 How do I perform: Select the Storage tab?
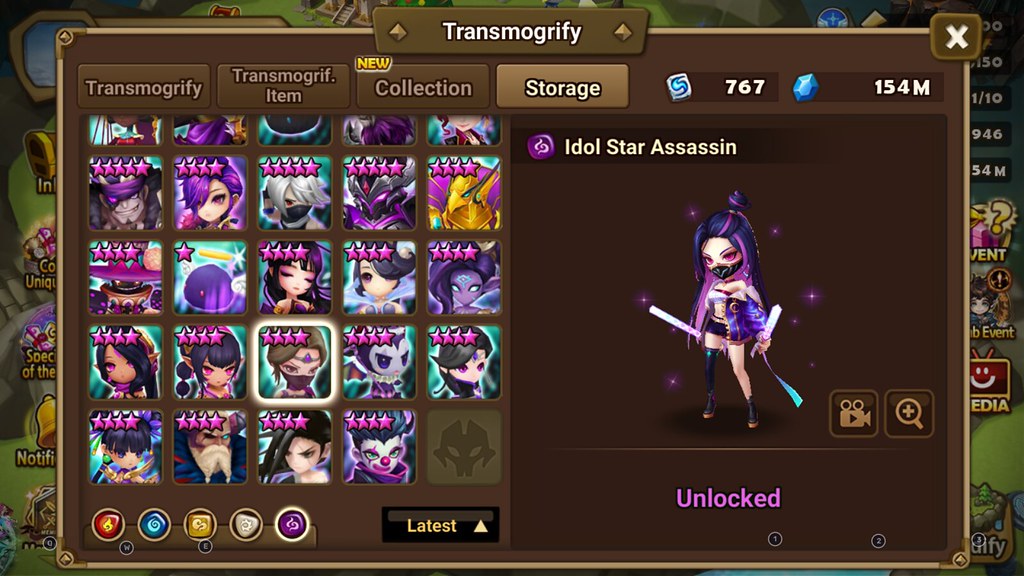tap(562, 88)
